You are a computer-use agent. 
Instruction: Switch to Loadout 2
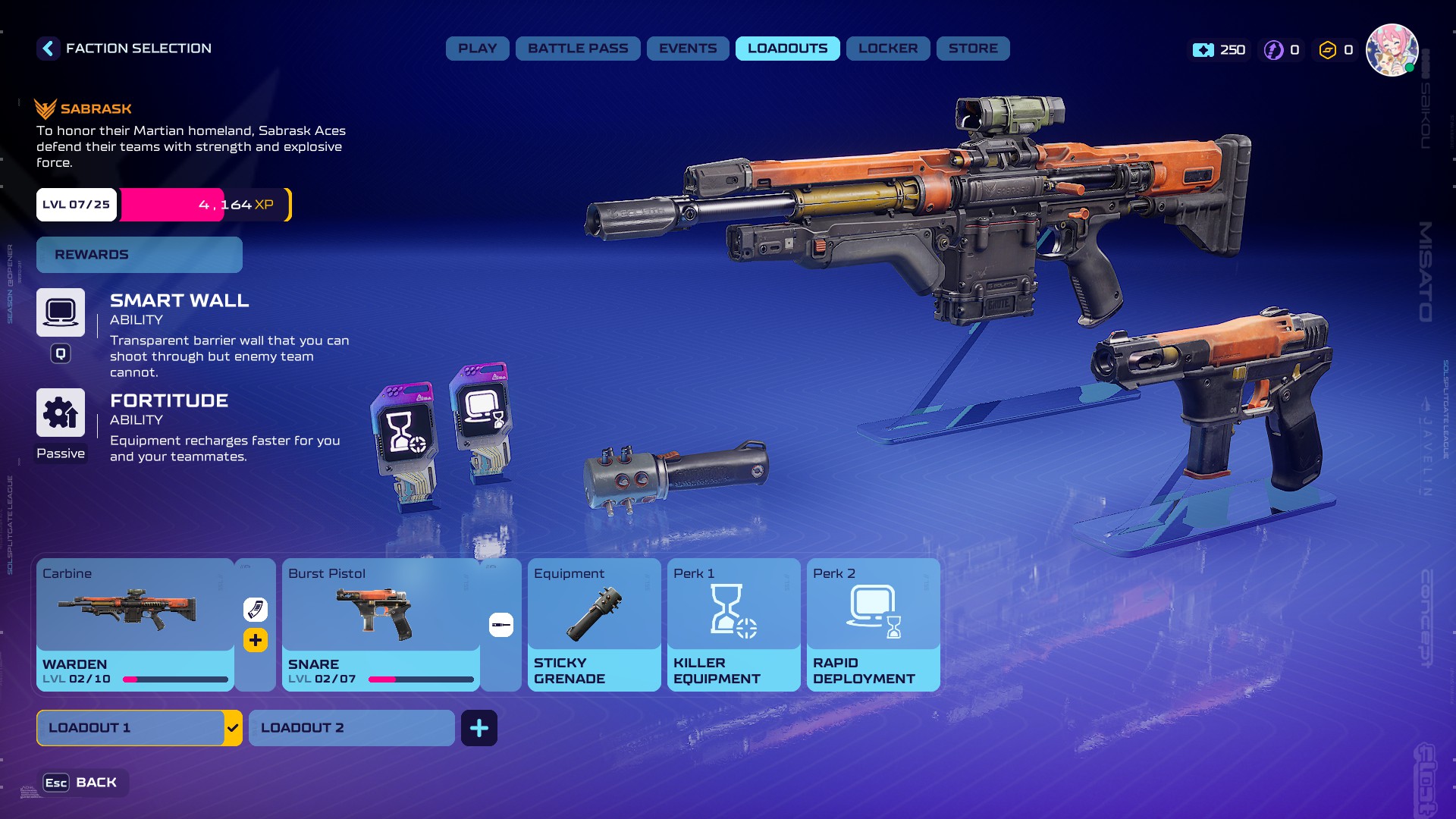[351, 728]
